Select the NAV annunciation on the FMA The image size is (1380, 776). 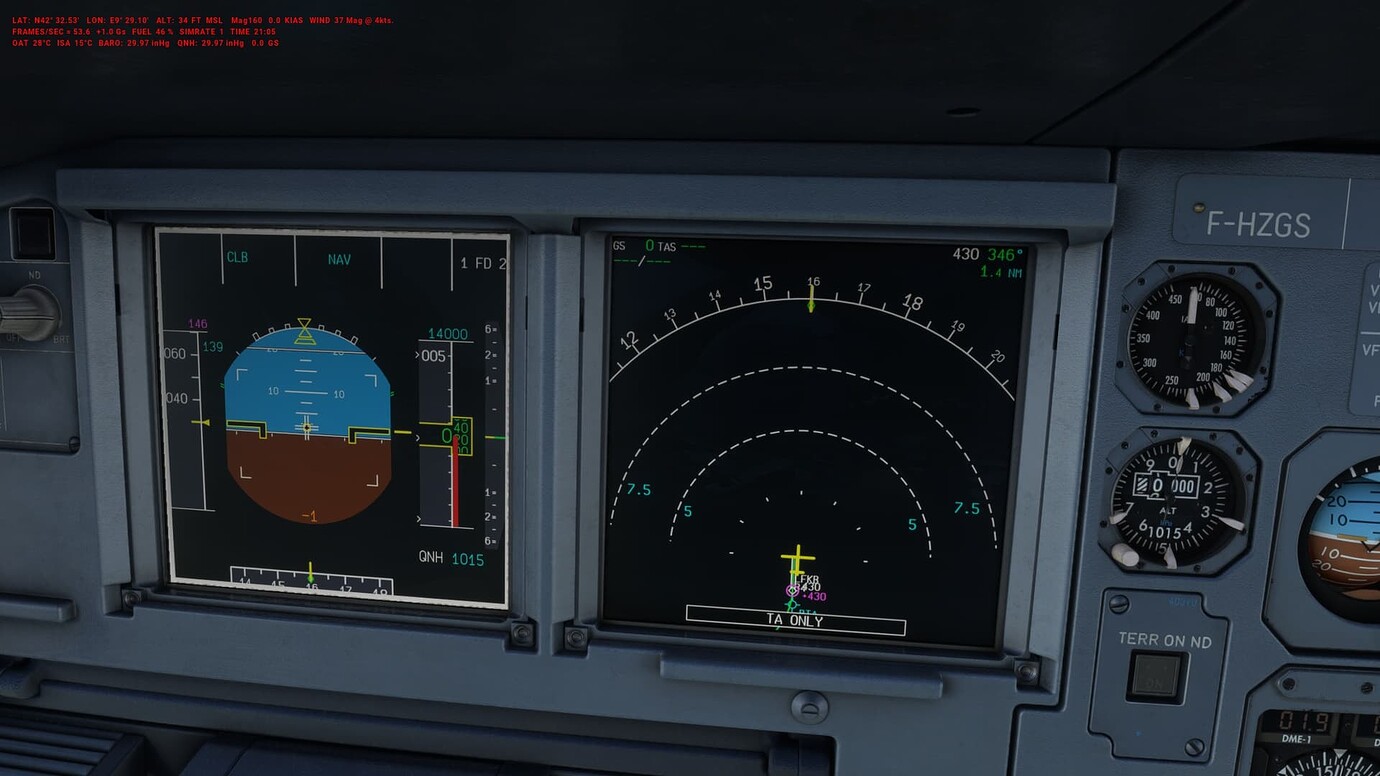click(339, 259)
